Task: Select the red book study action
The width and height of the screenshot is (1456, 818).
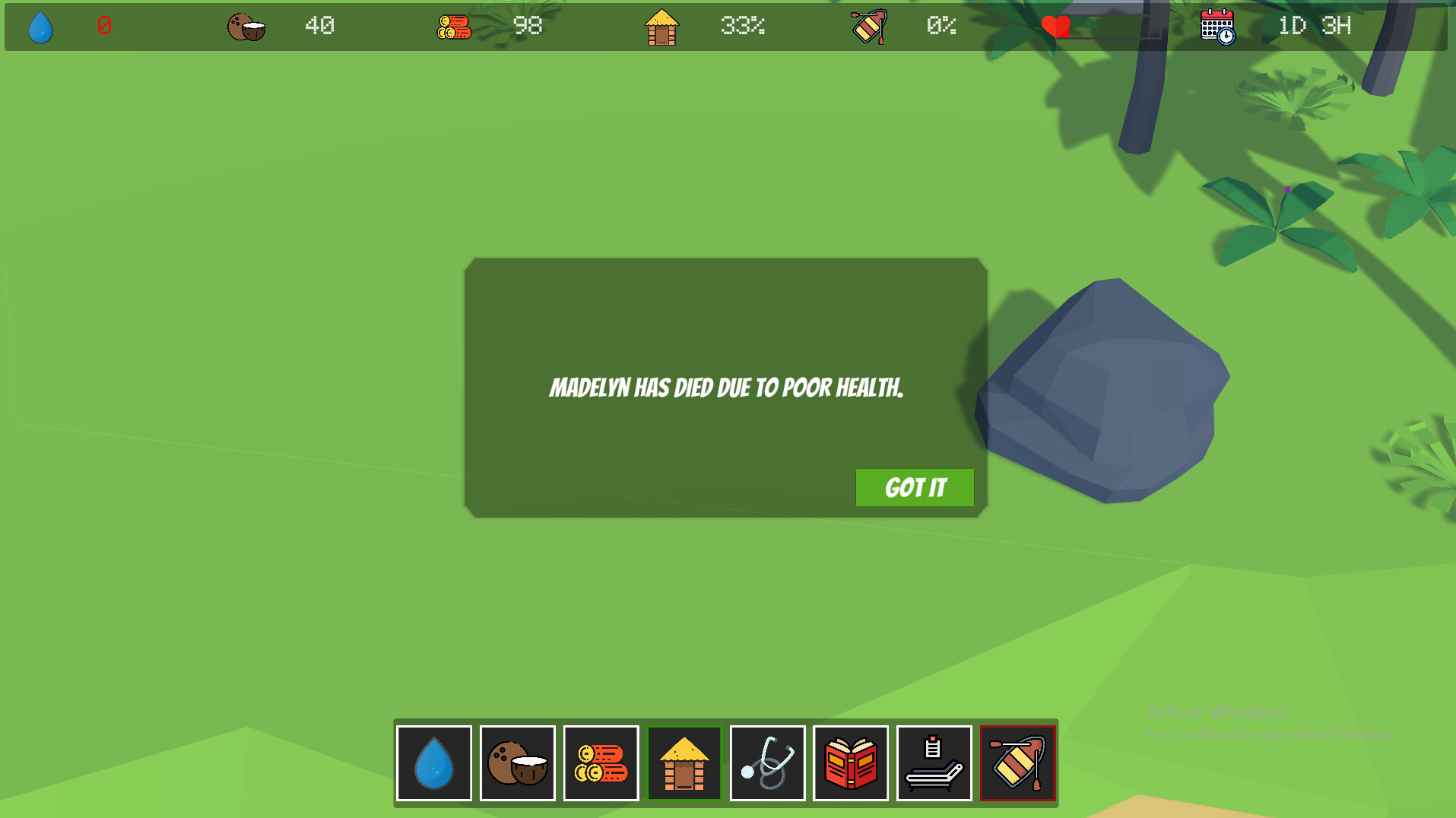Action: pos(851,763)
